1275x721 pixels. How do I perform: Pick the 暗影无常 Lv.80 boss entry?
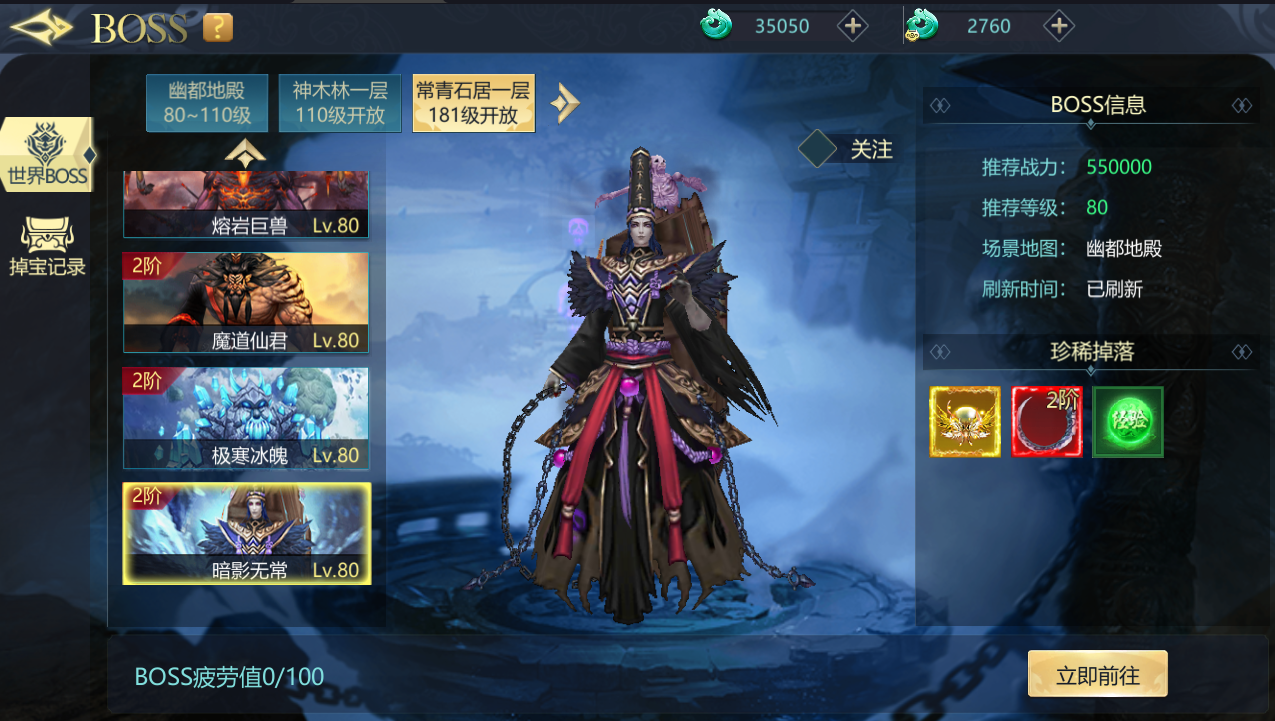[246, 533]
